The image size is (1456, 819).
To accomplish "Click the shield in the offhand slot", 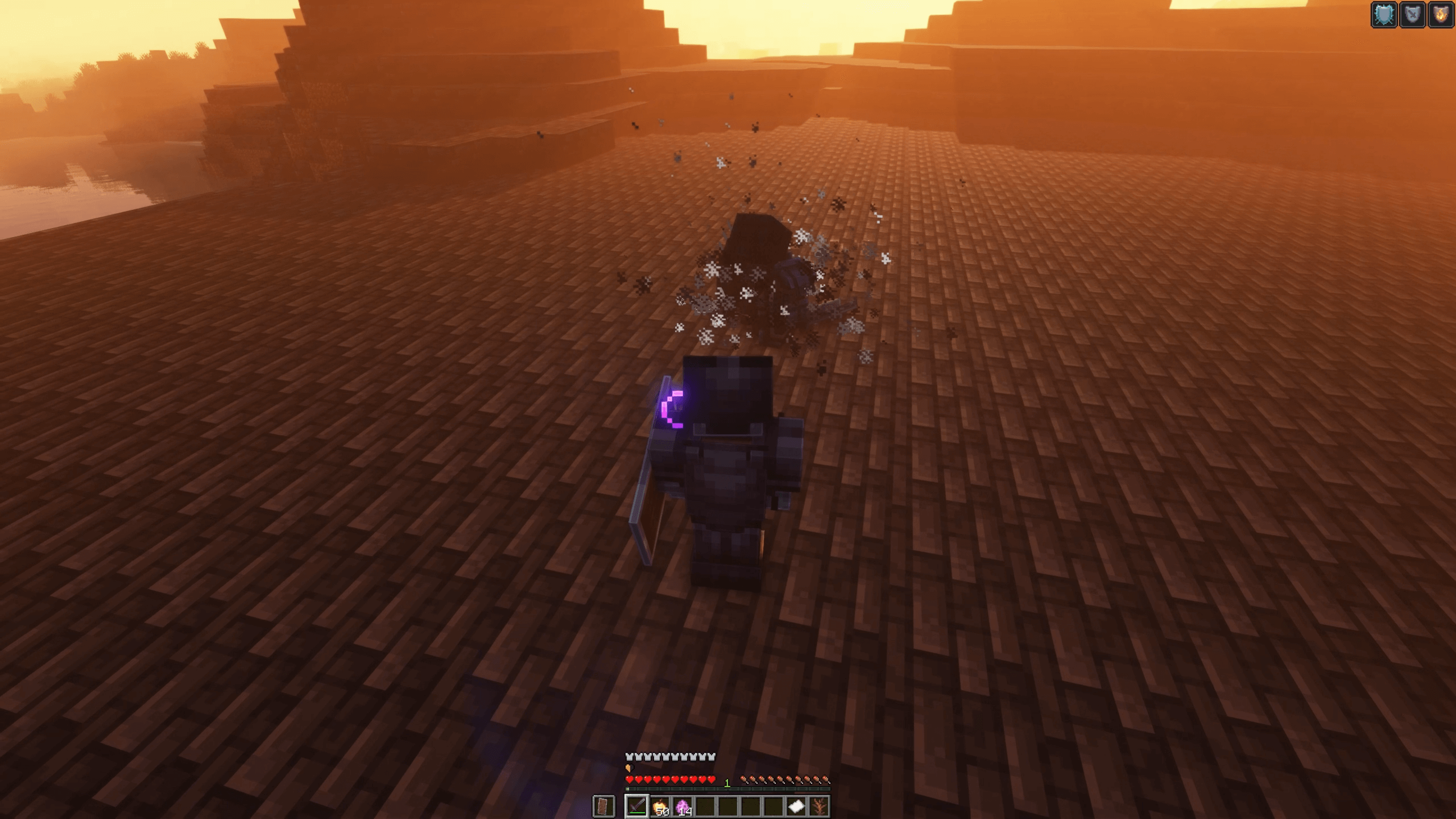I will [x=604, y=807].
